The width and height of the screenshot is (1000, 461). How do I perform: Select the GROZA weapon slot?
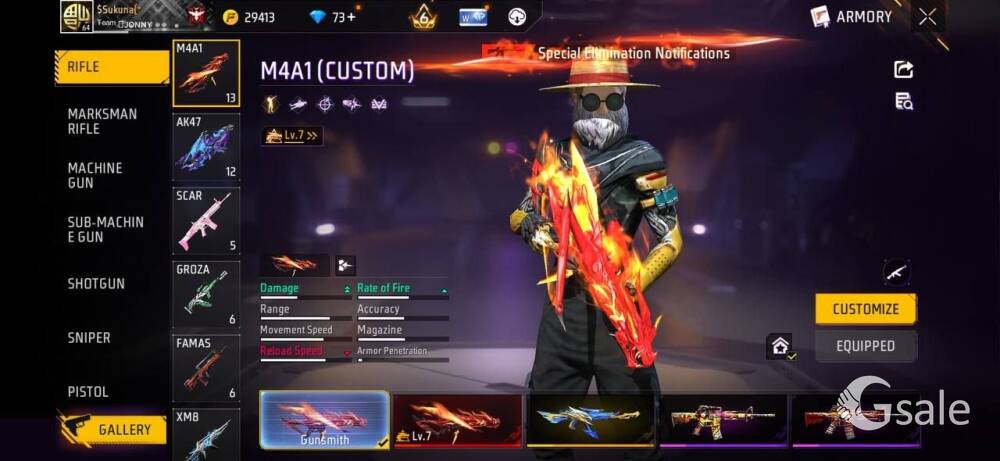pyautogui.click(x=205, y=294)
